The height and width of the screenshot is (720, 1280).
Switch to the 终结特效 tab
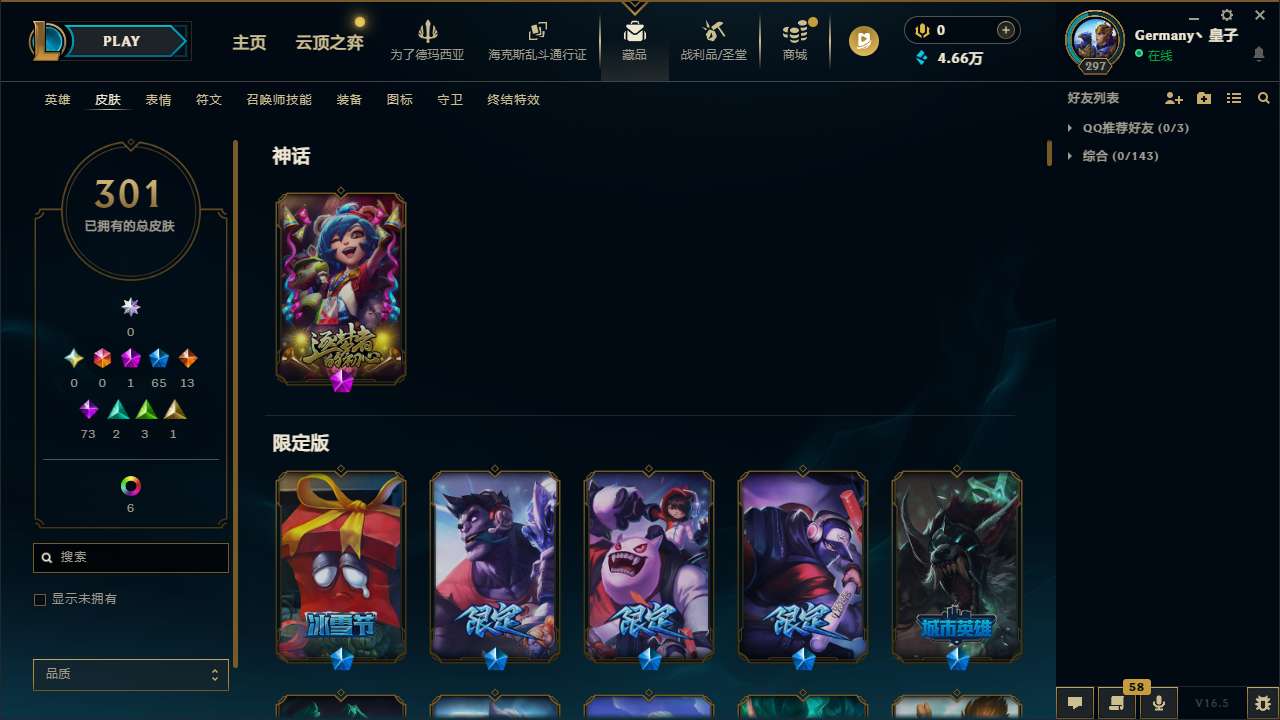[513, 100]
